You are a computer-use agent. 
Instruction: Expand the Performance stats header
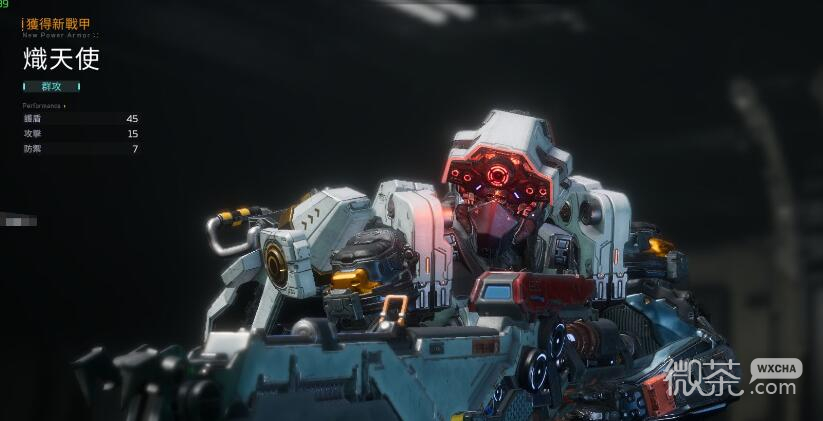click(43, 105)
